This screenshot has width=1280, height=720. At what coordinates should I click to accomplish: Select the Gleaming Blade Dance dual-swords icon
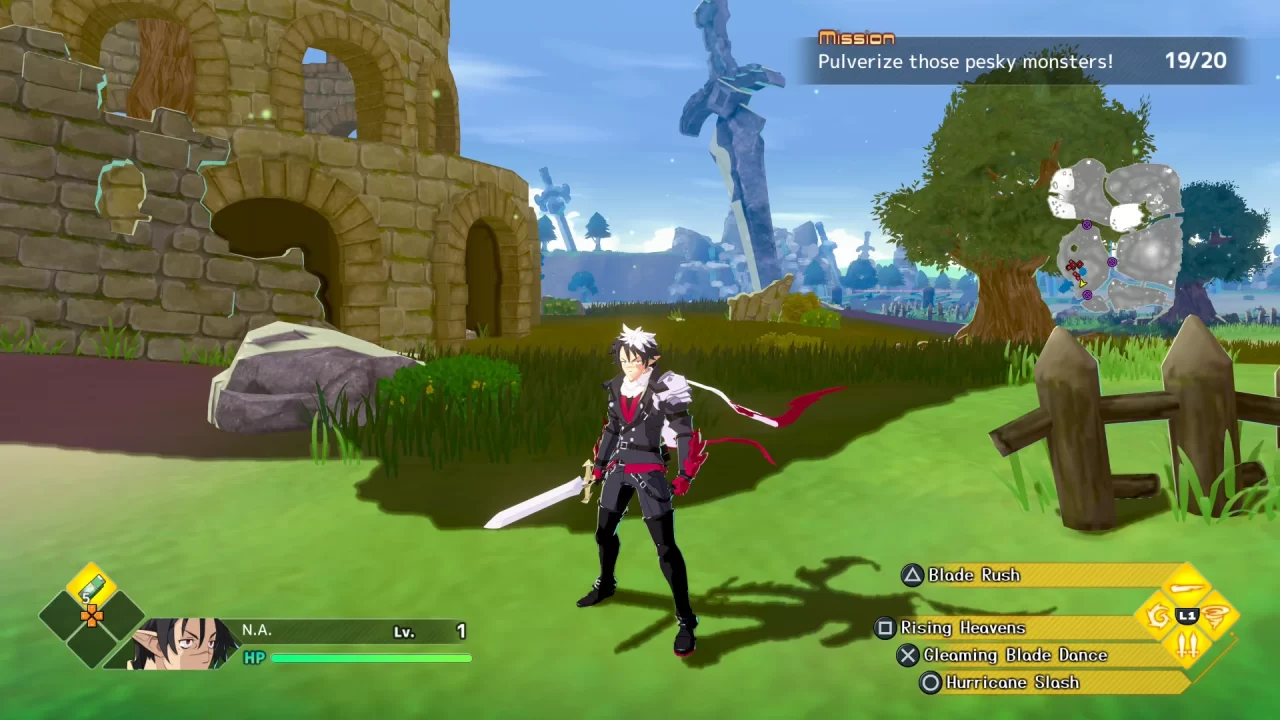pyautogui.click(x=1188, y=645)
